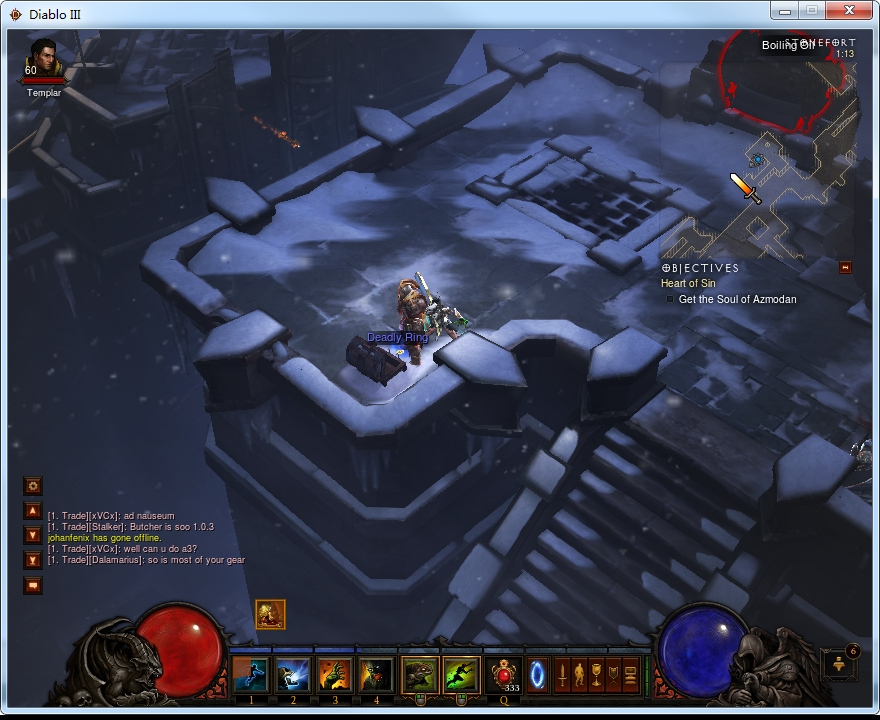The image size is (880, 720).
Task: Click the Templar follower portrait
Action: 43,61
